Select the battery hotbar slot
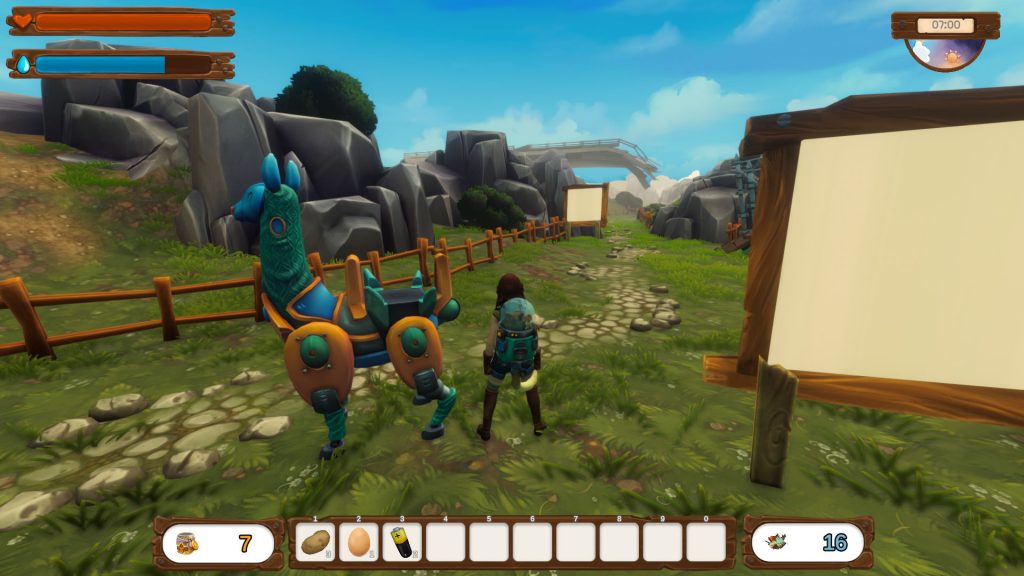 click(x=402, y=543)
